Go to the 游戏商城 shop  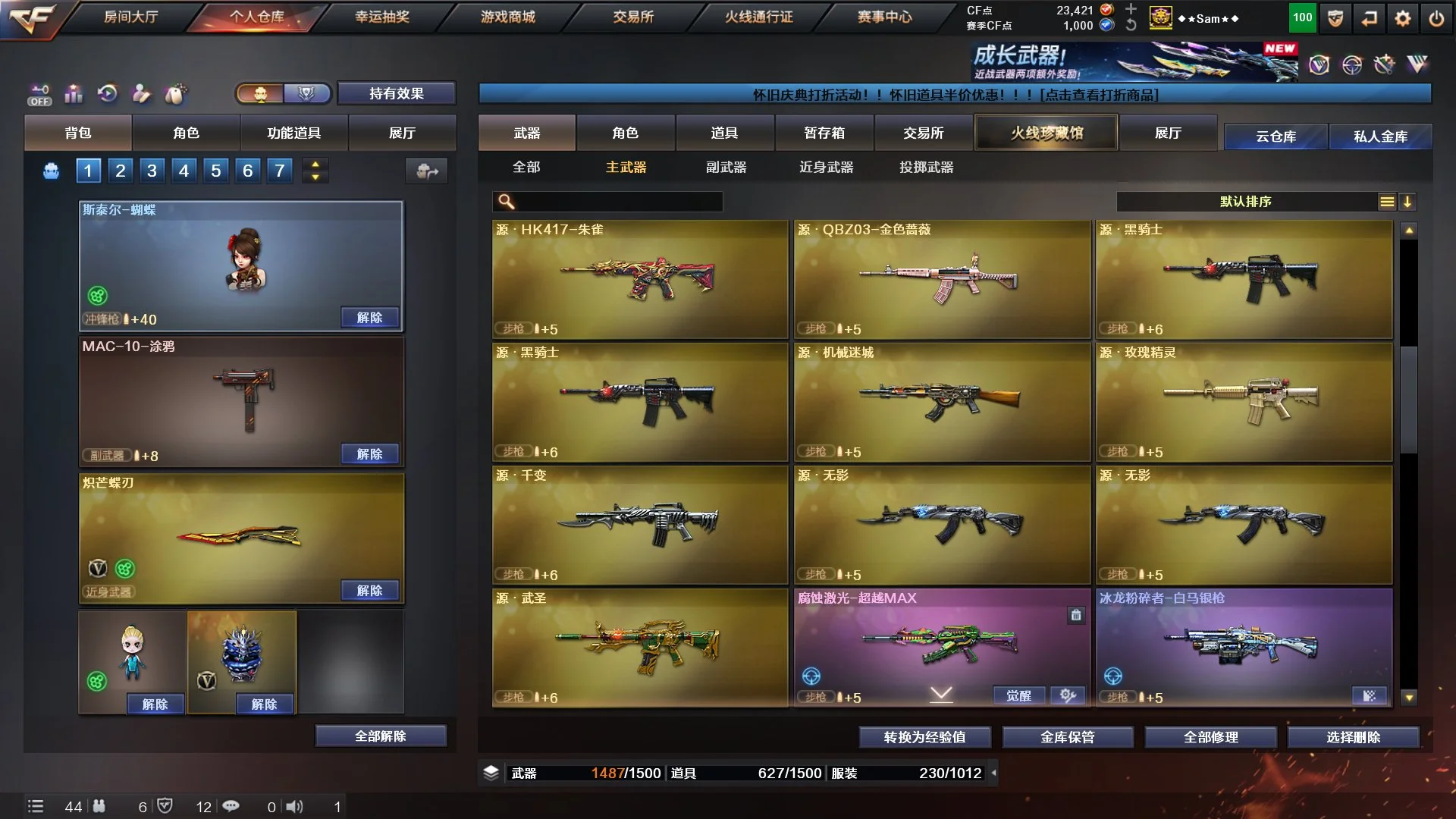507,17
